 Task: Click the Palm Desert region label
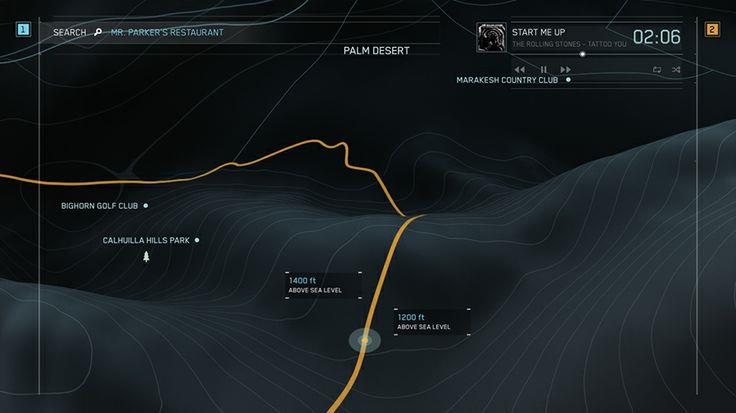376,50
